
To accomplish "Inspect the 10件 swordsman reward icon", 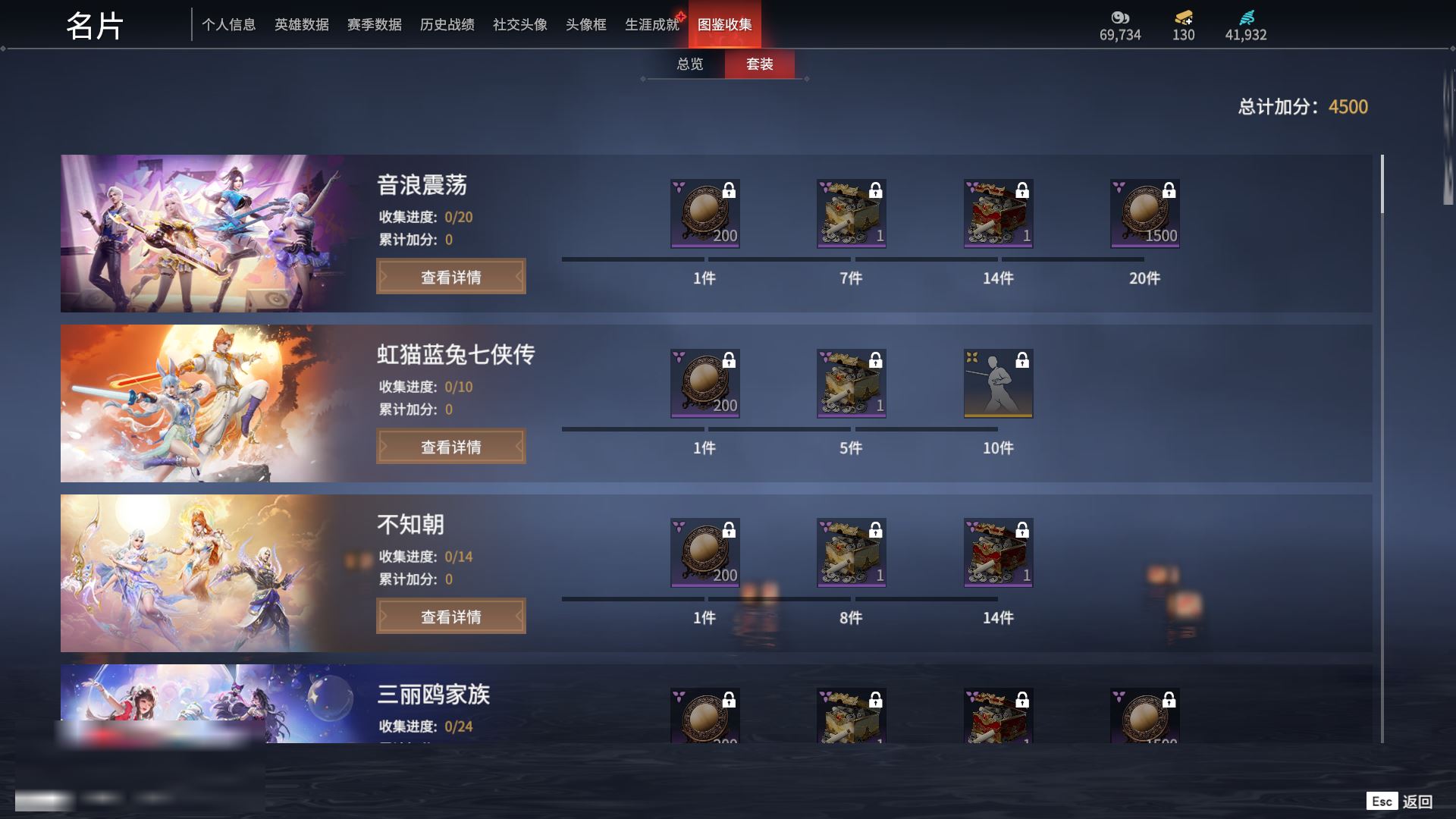I will click(x=998, y=383).
